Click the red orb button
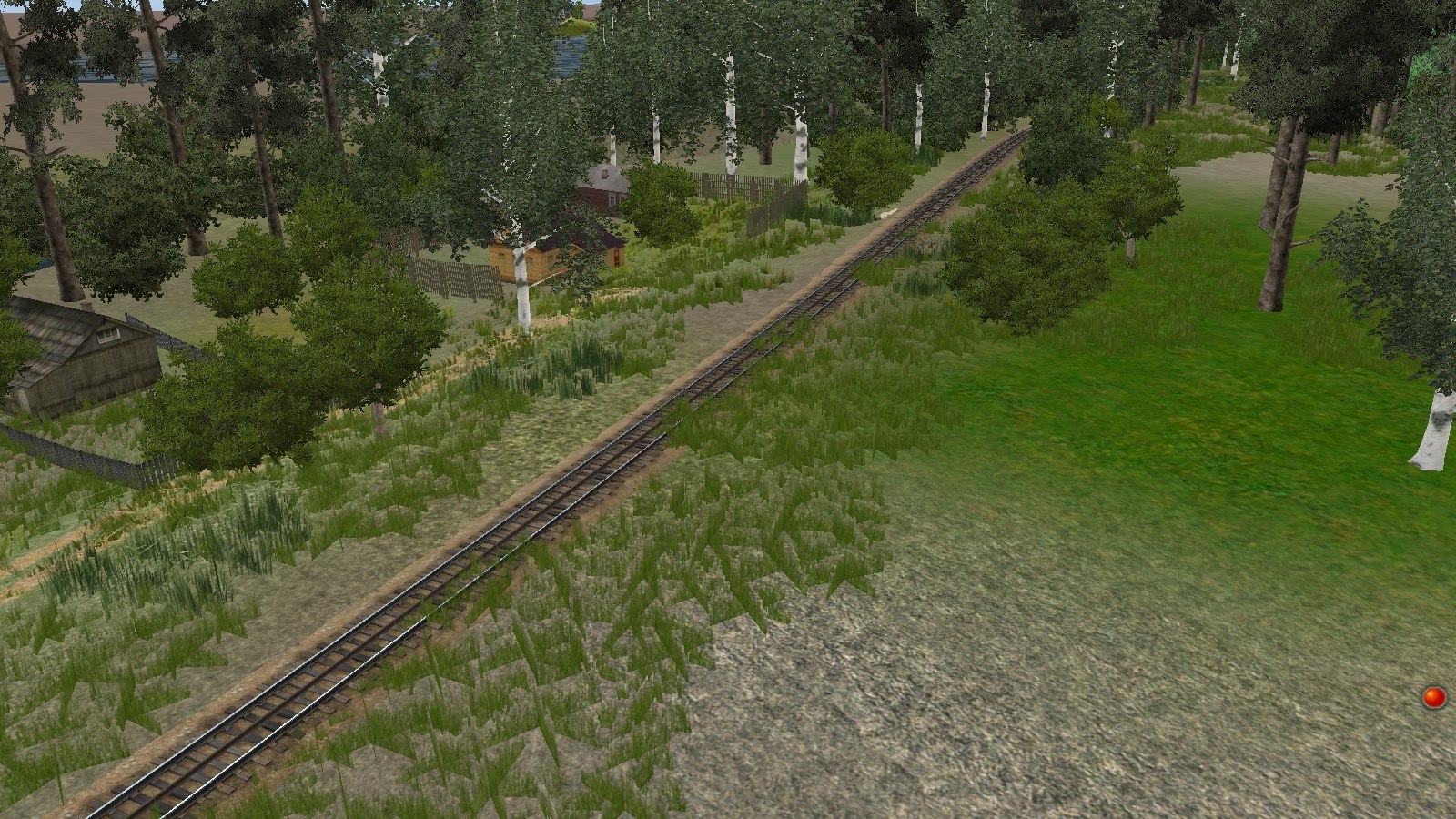Image resolution: width=1456 pixels, height=819 pixels. (1434, 698)
